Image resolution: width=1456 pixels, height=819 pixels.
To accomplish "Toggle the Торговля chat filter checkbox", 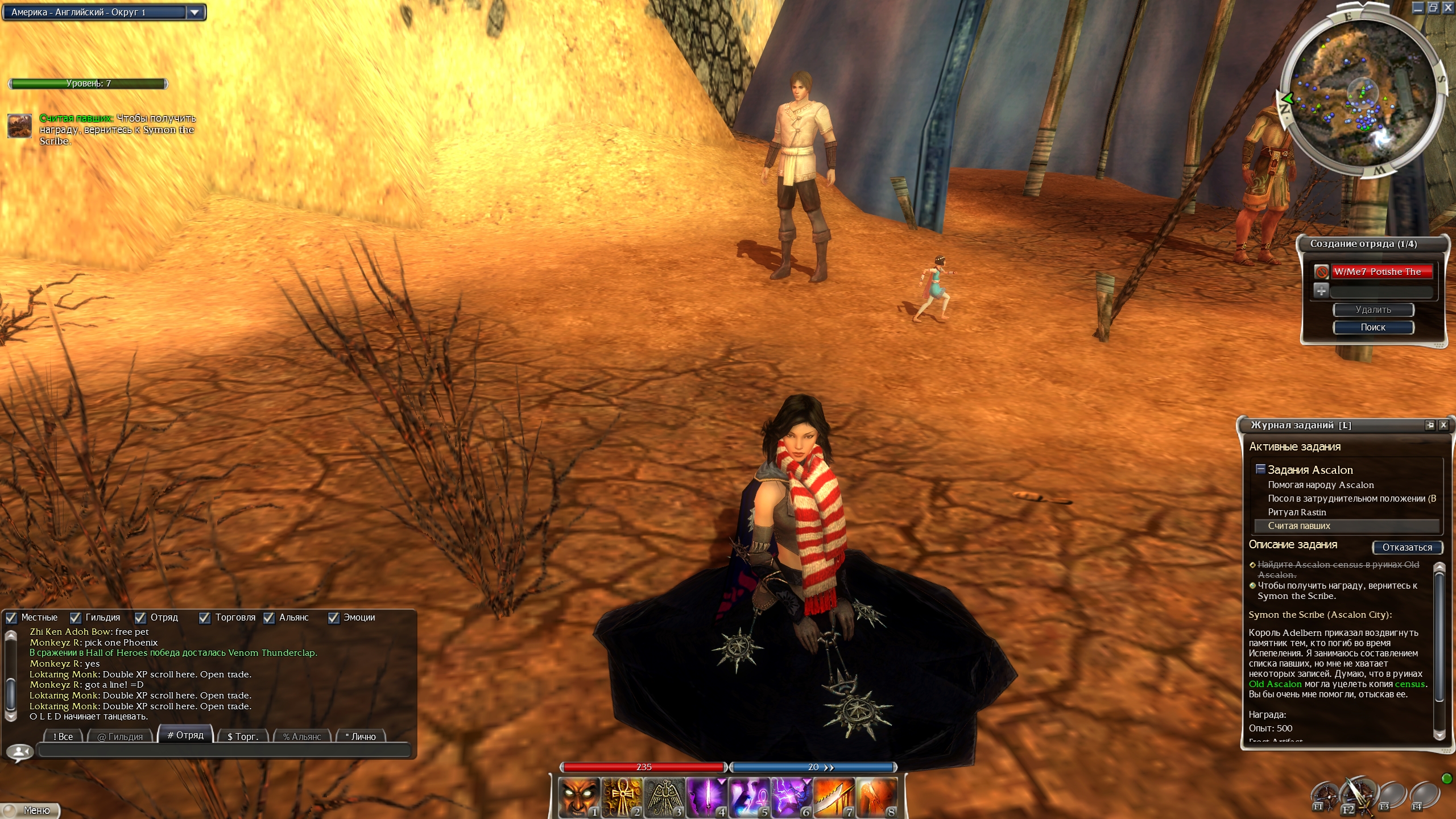I will 205,618.
